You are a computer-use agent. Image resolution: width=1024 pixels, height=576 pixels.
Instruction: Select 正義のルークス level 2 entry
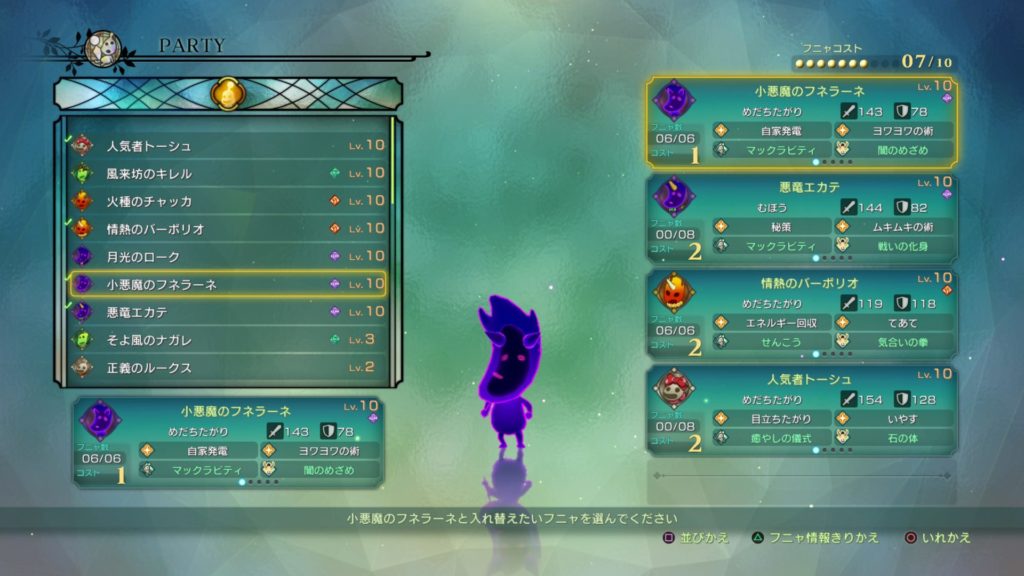(226, 367)
